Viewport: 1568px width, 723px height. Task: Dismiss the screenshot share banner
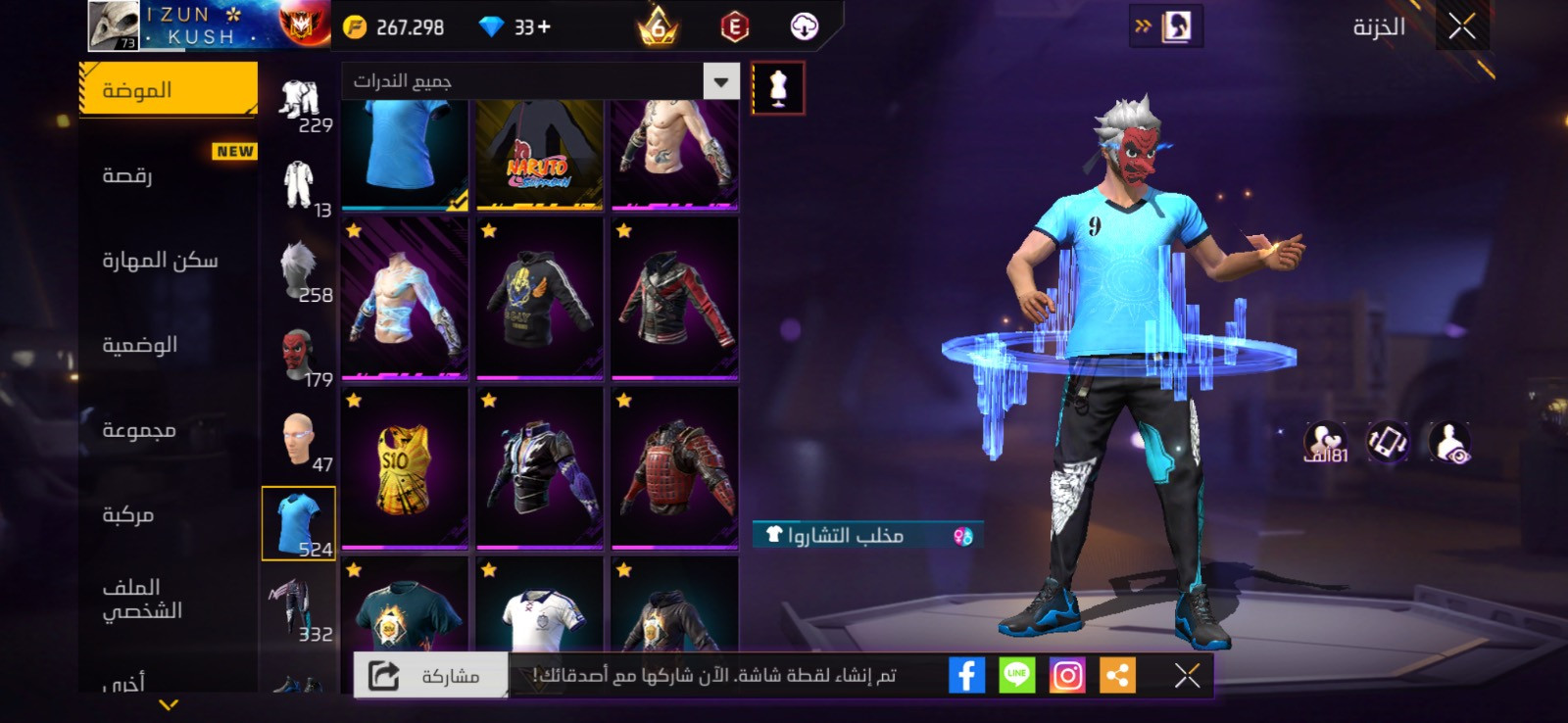pyautogui.click(x=1187, y=675)
